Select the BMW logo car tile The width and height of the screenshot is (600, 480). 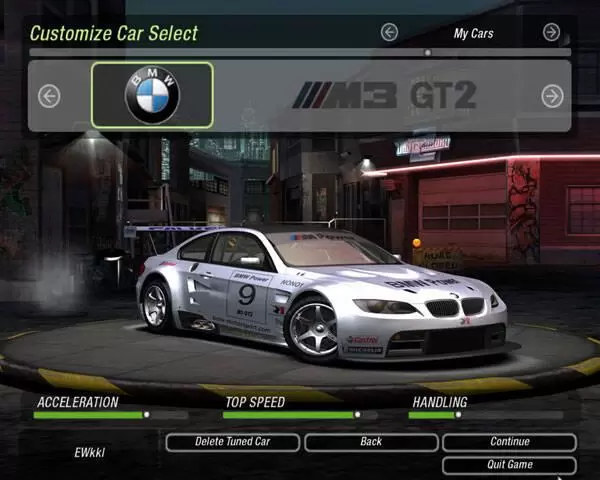[152, 95]
